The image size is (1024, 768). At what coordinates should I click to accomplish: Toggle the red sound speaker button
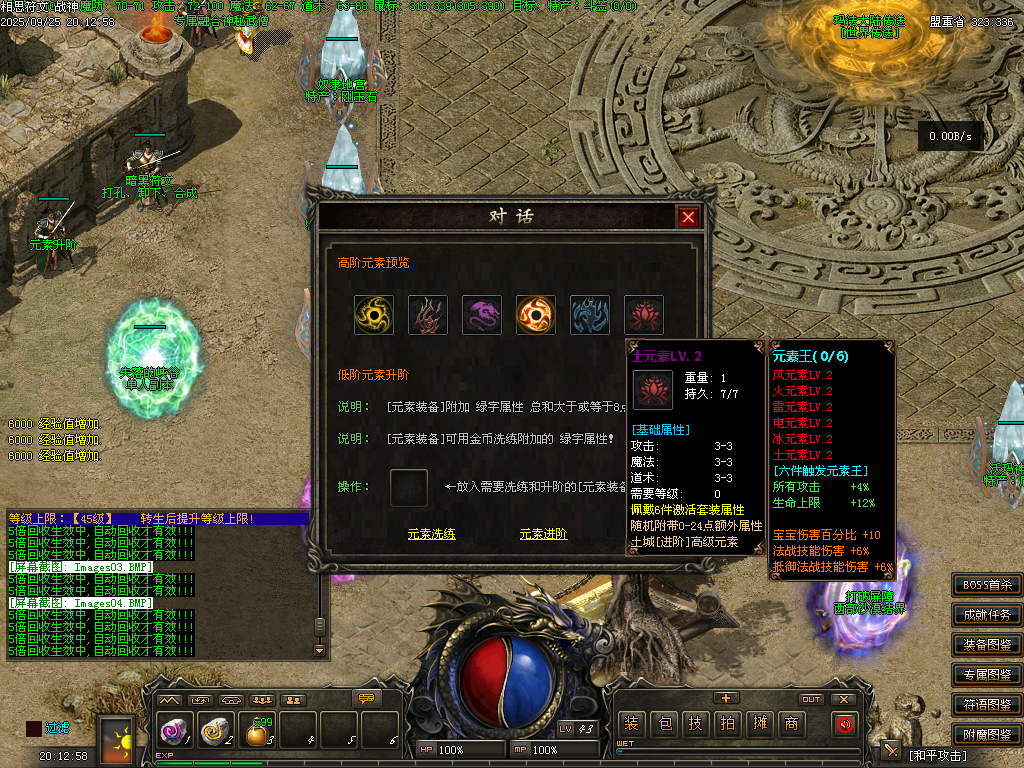pyautogui.click(x=845, y=724)
